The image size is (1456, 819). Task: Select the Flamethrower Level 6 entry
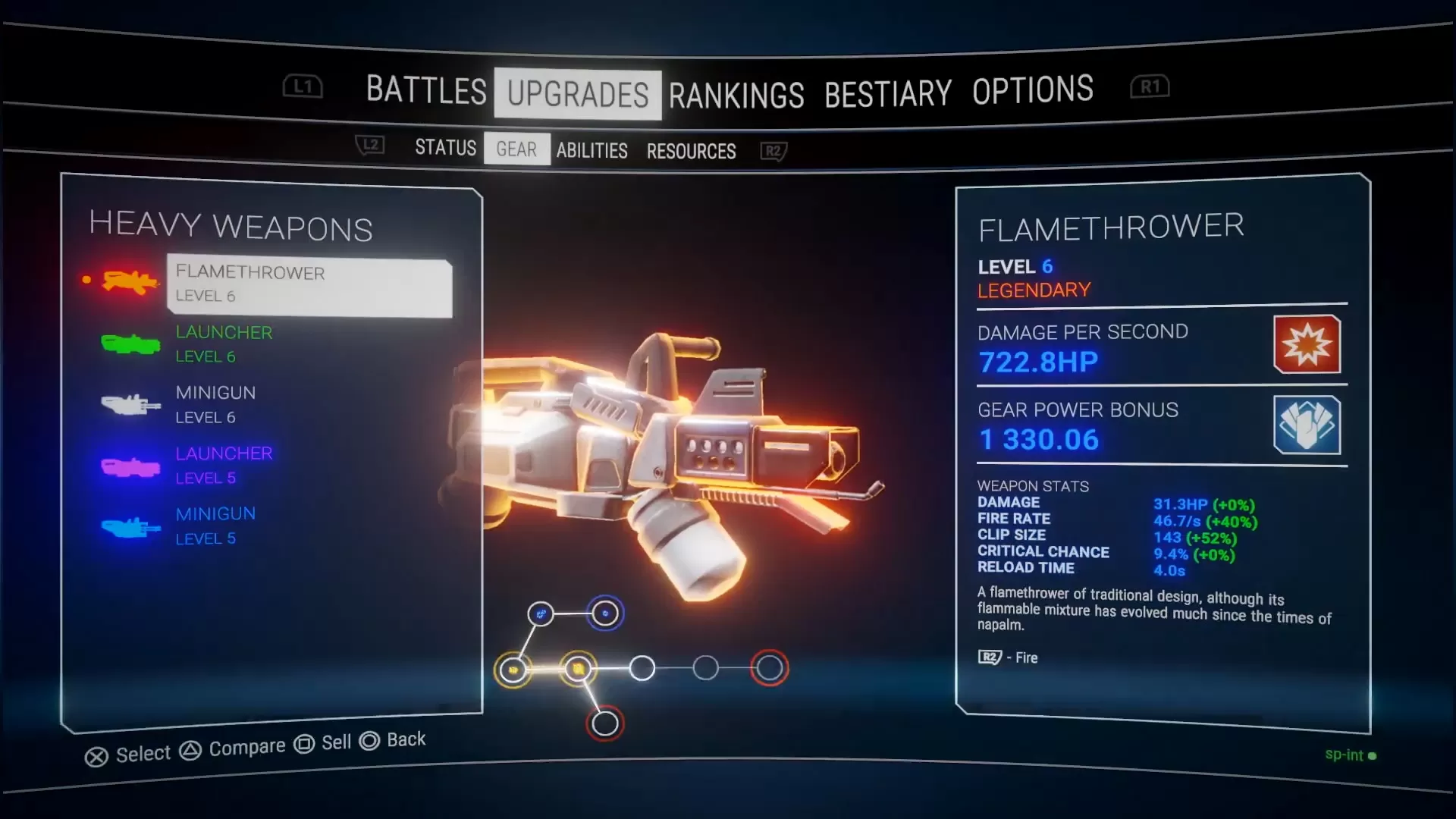click(x=309, y=284)
